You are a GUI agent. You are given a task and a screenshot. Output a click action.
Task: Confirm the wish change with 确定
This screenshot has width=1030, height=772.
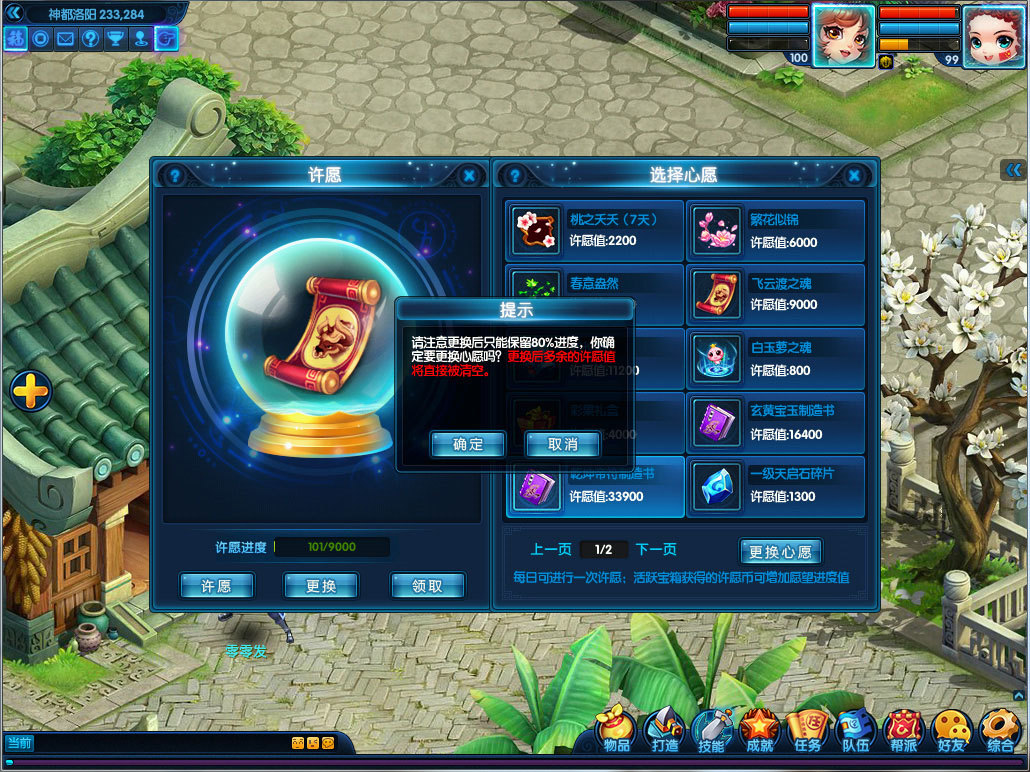[x=468, y=444]
